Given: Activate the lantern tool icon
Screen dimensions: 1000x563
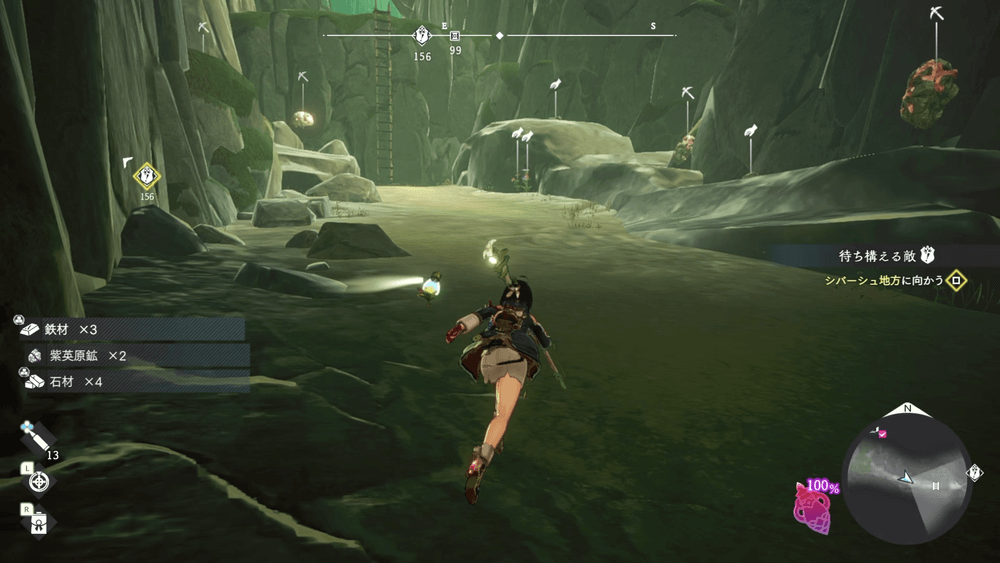Looking at the screenshot, I should pyautogui.click(x=39, y=522).
